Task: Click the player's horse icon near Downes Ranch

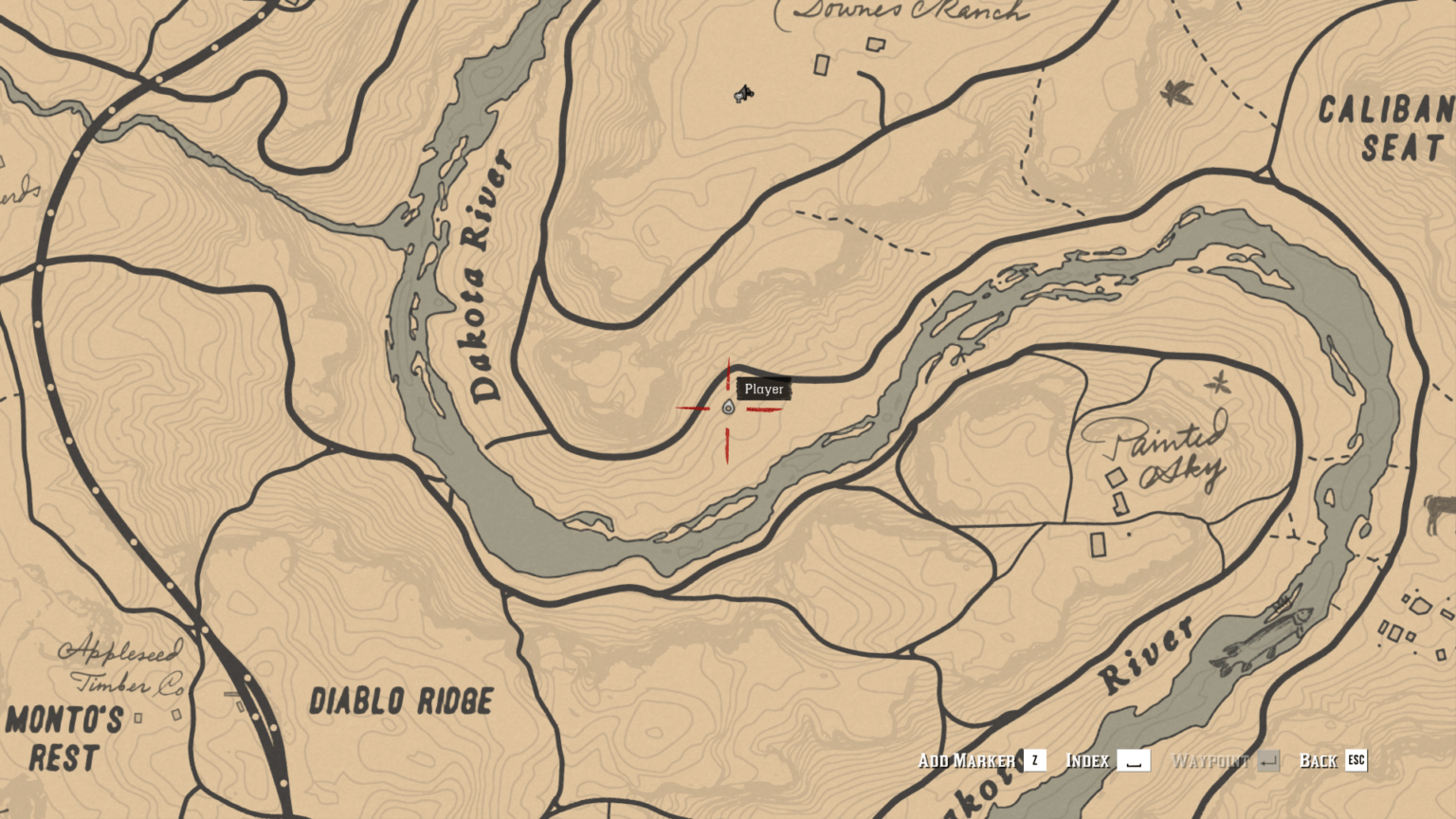Action: pos(742,92)
